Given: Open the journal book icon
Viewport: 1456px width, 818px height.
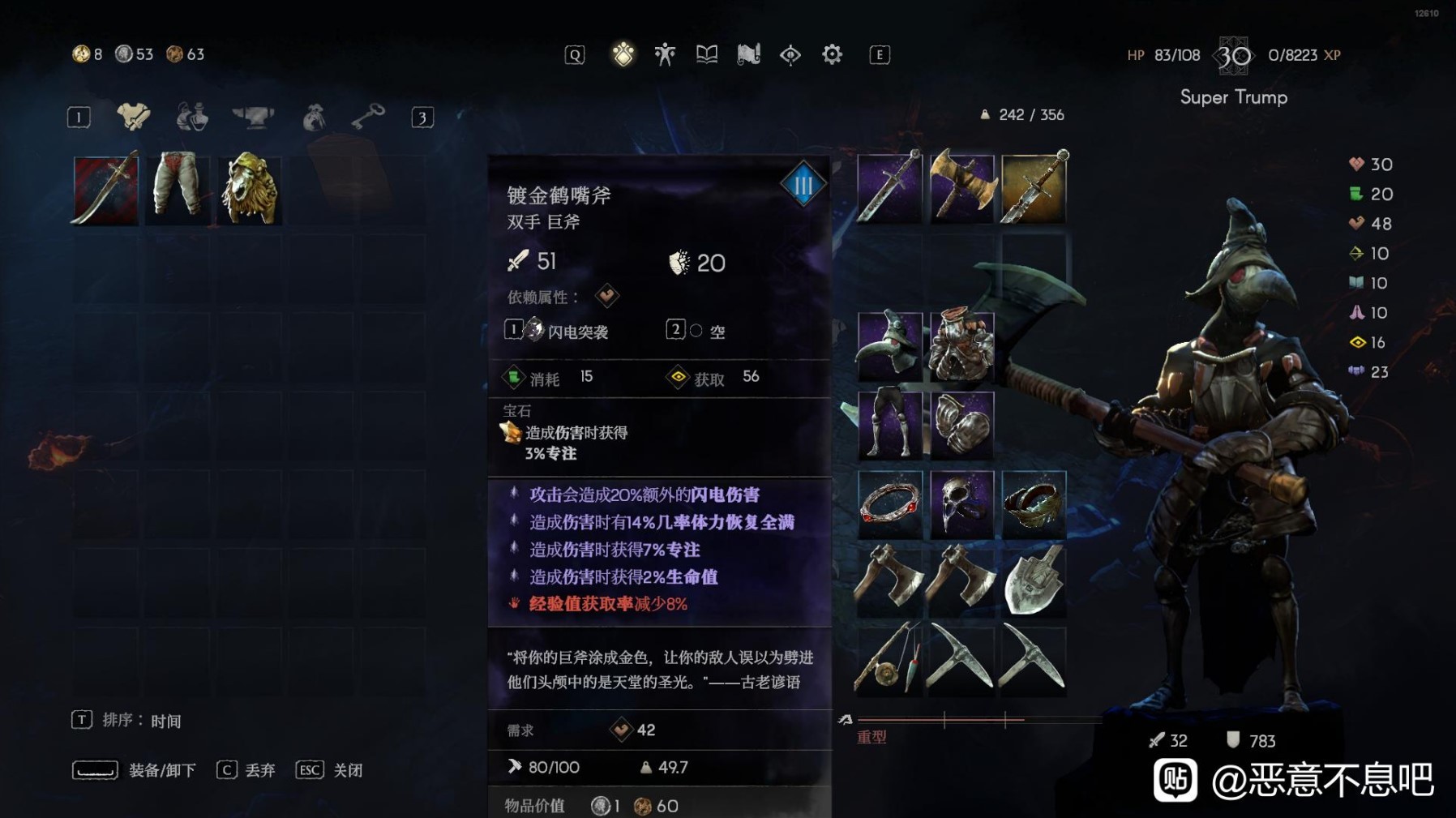Looking at the screenshot, I should point(706,54).
